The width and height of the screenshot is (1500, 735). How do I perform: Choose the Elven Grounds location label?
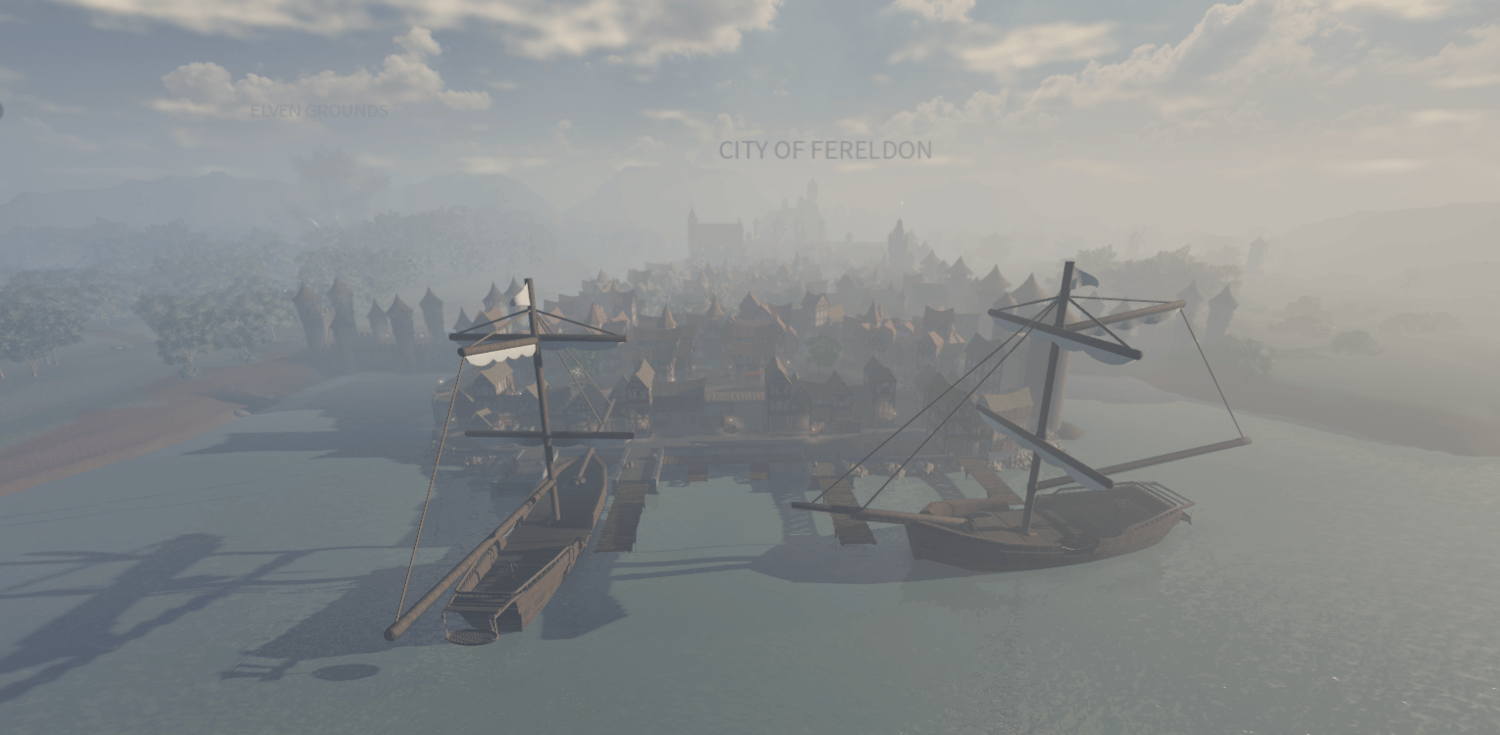point(319,111)
